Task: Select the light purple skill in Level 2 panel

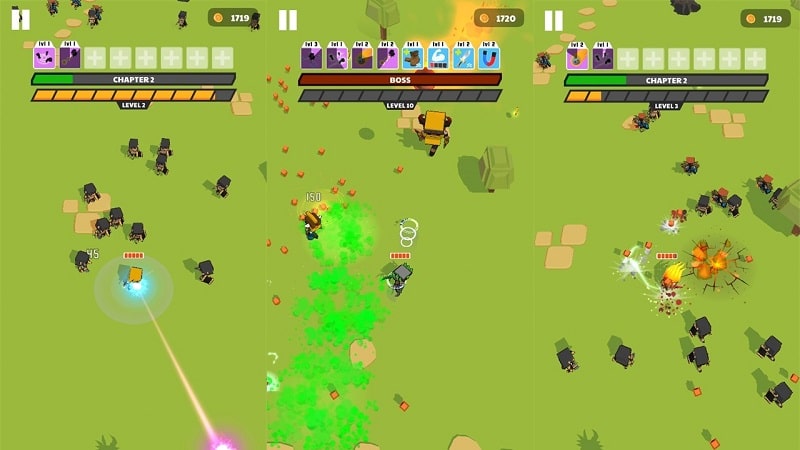Action: [44, 57]
